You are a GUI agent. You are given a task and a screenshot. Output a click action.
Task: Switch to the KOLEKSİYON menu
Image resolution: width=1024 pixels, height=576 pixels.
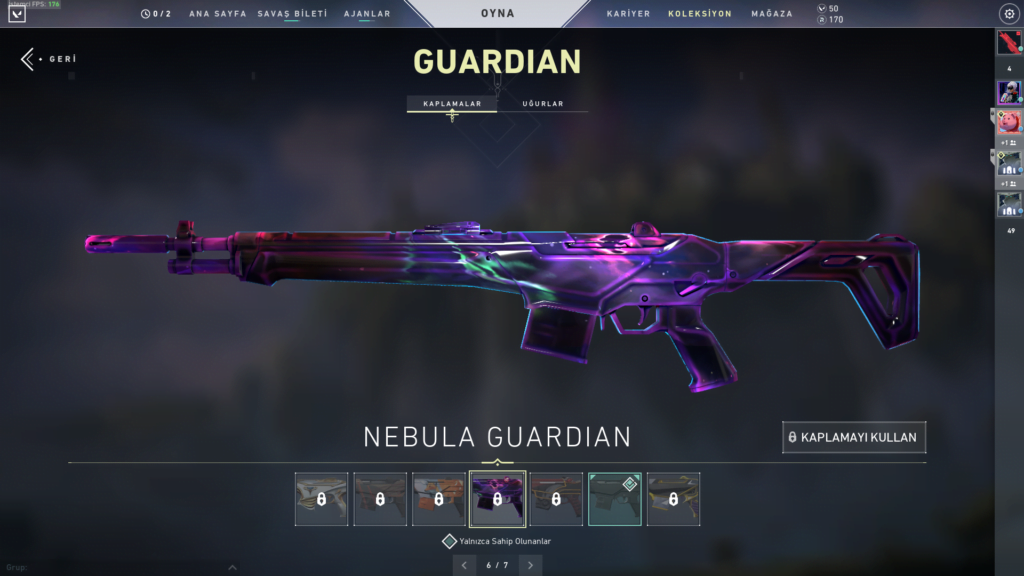(x=700, y=14)
